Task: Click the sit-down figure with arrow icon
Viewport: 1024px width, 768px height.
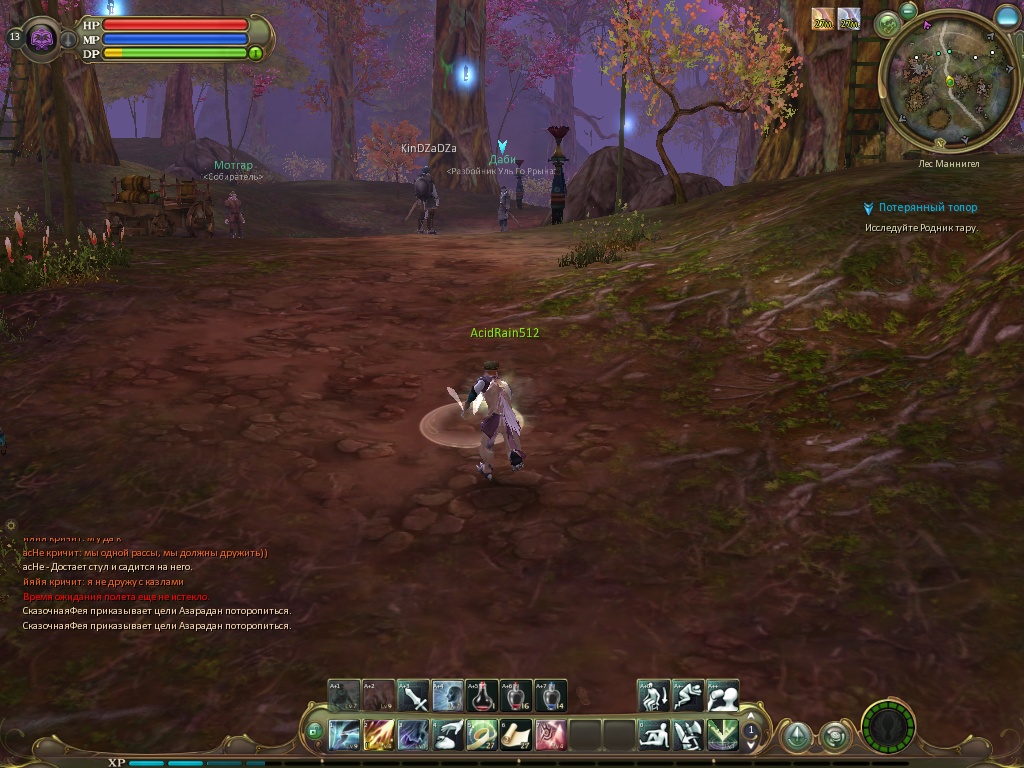Action: [654, 696]
